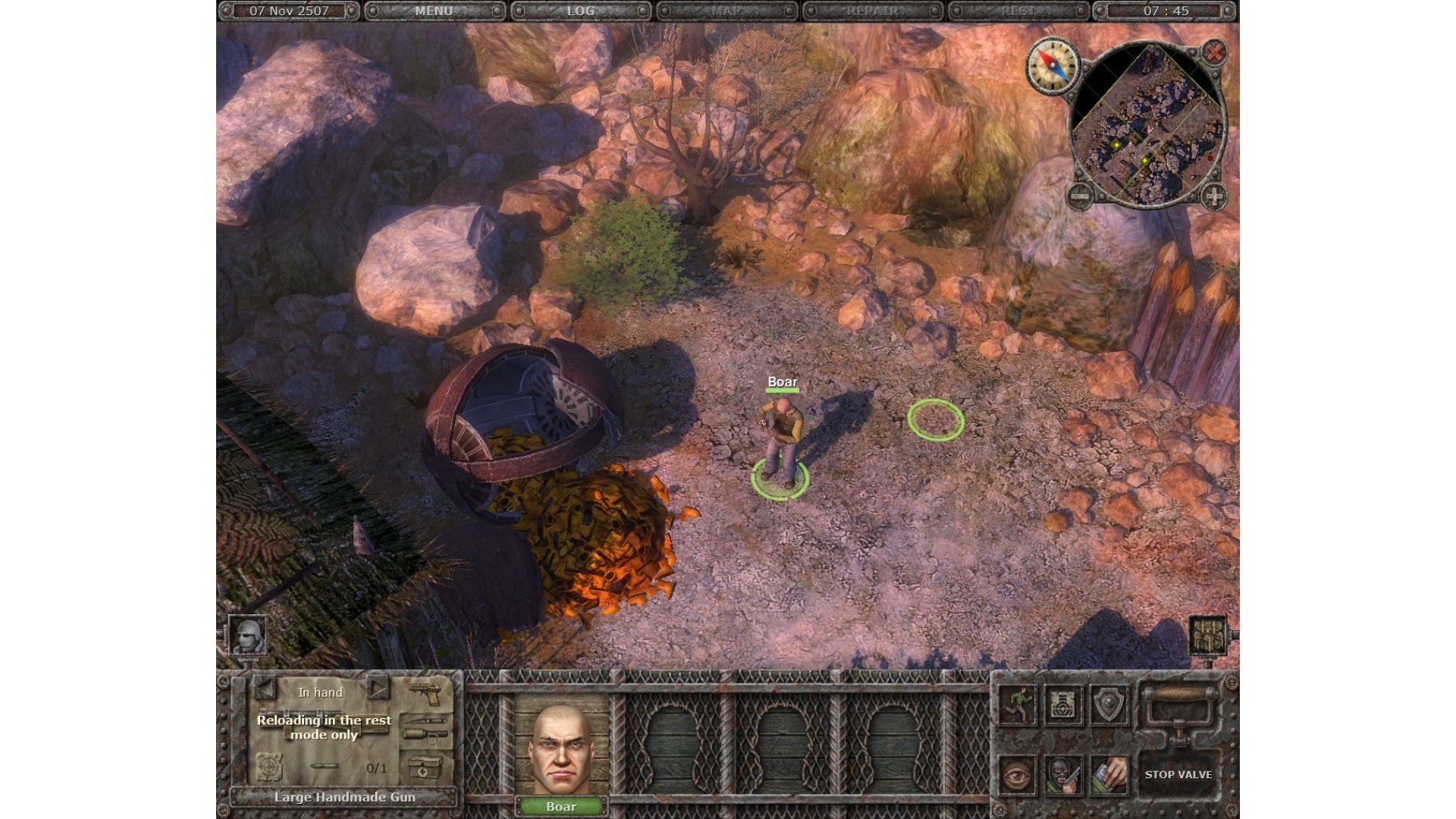Click the STOP VALVE button
The image size is (1456, 819).
coord(1178,774)
